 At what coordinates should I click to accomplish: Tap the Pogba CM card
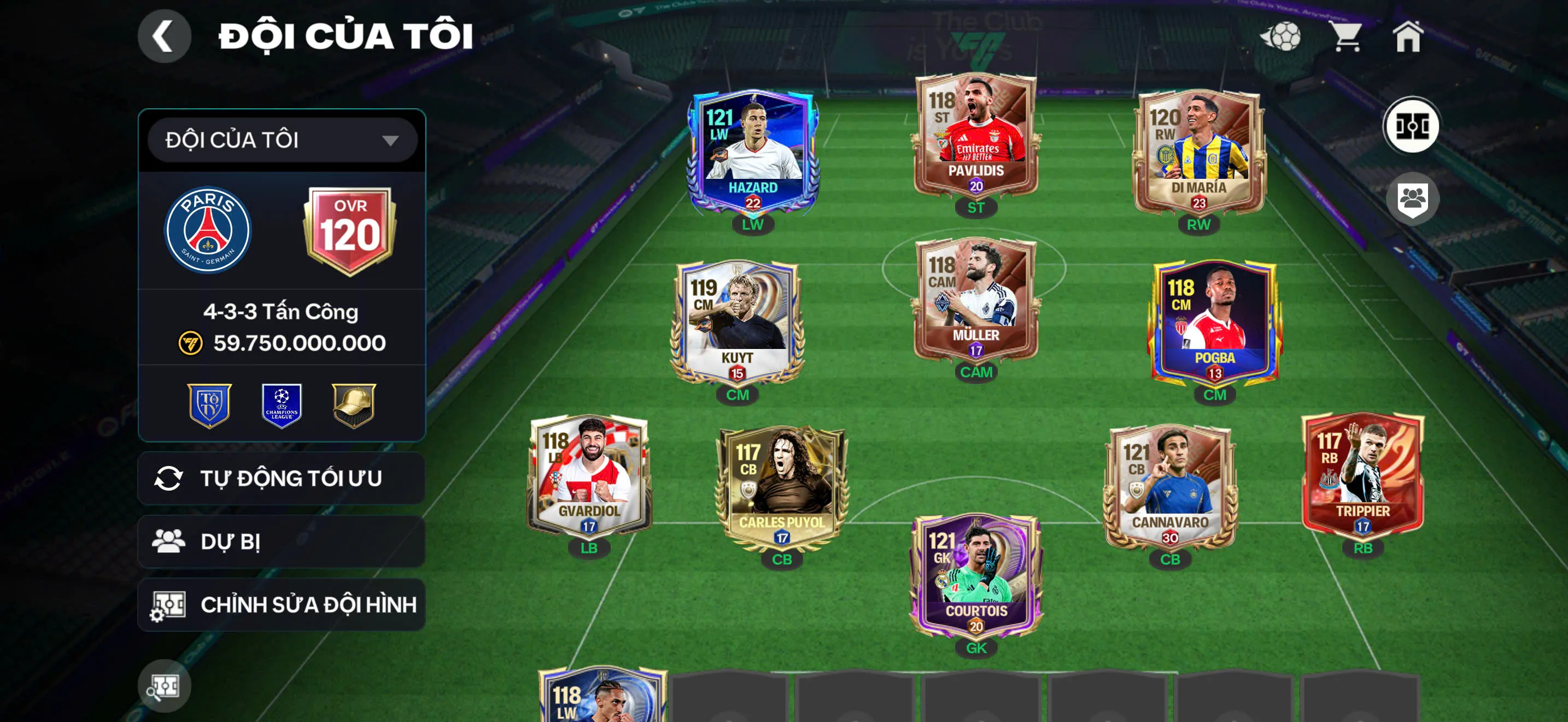(x=1214, y=322)
